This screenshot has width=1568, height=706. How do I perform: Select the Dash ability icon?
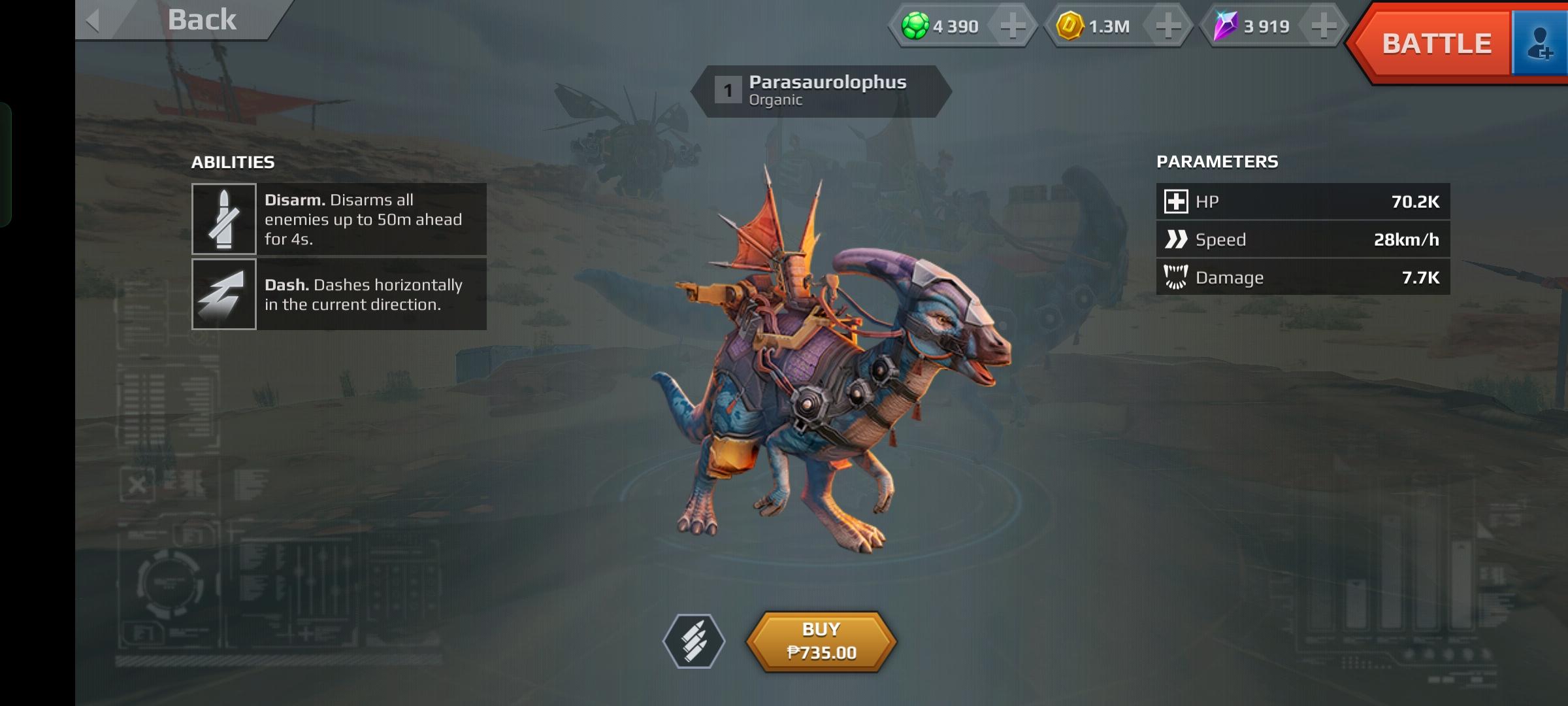223,294
